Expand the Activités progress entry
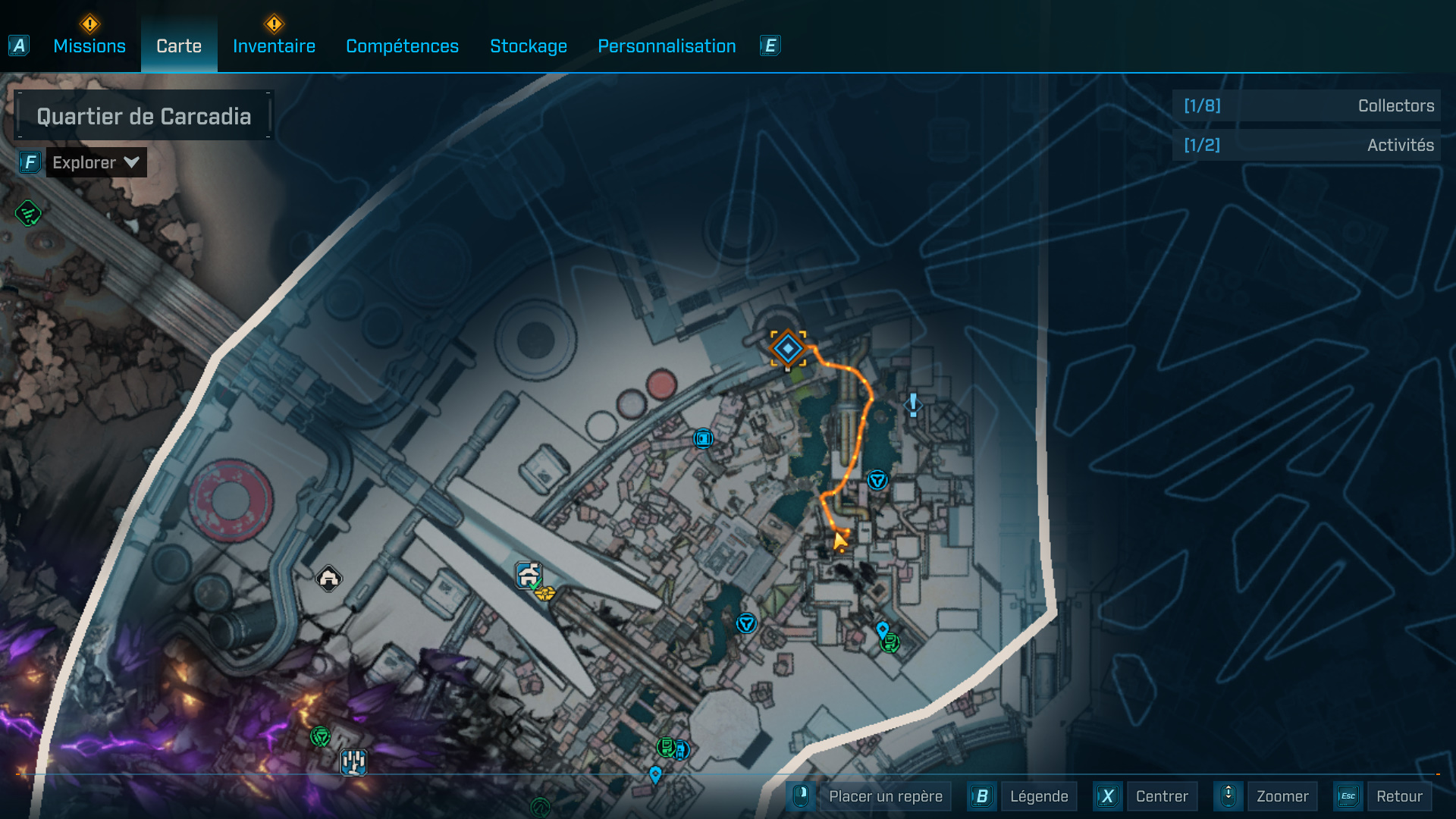Image resolution: width=1456 pixels, height=819 pixels. (x=1306, y=145)
